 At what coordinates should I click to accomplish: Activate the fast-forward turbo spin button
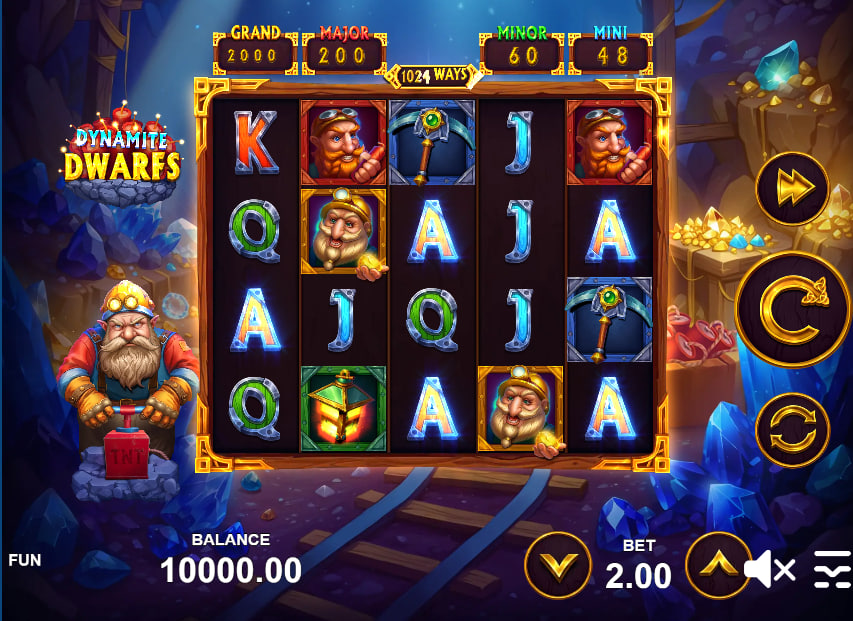(792, 187)
